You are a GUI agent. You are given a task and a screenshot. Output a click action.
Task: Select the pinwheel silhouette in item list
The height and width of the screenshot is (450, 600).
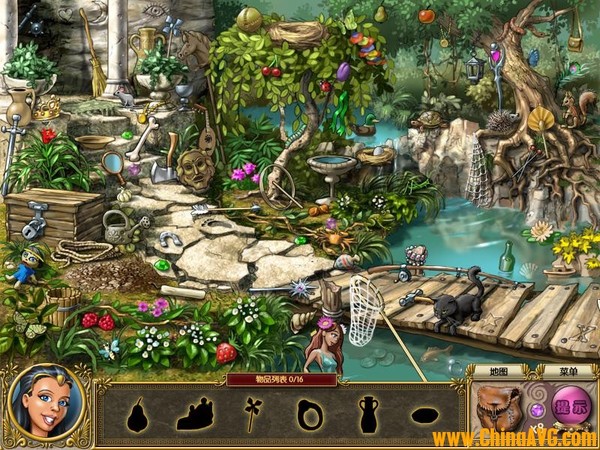[252, 412]
